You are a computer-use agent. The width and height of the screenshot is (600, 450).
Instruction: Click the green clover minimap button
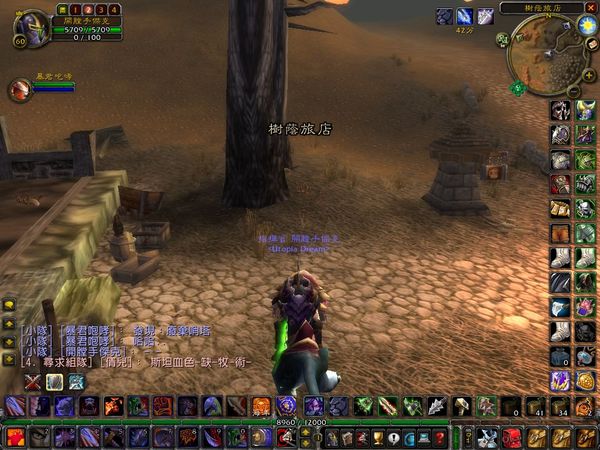tap(518, 88)
